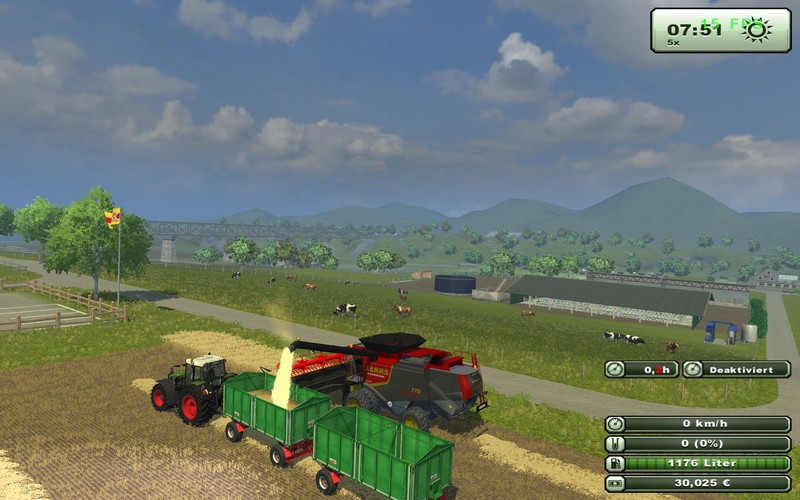Click the sun weather icon
800x500 pixels.
[755, 30]
